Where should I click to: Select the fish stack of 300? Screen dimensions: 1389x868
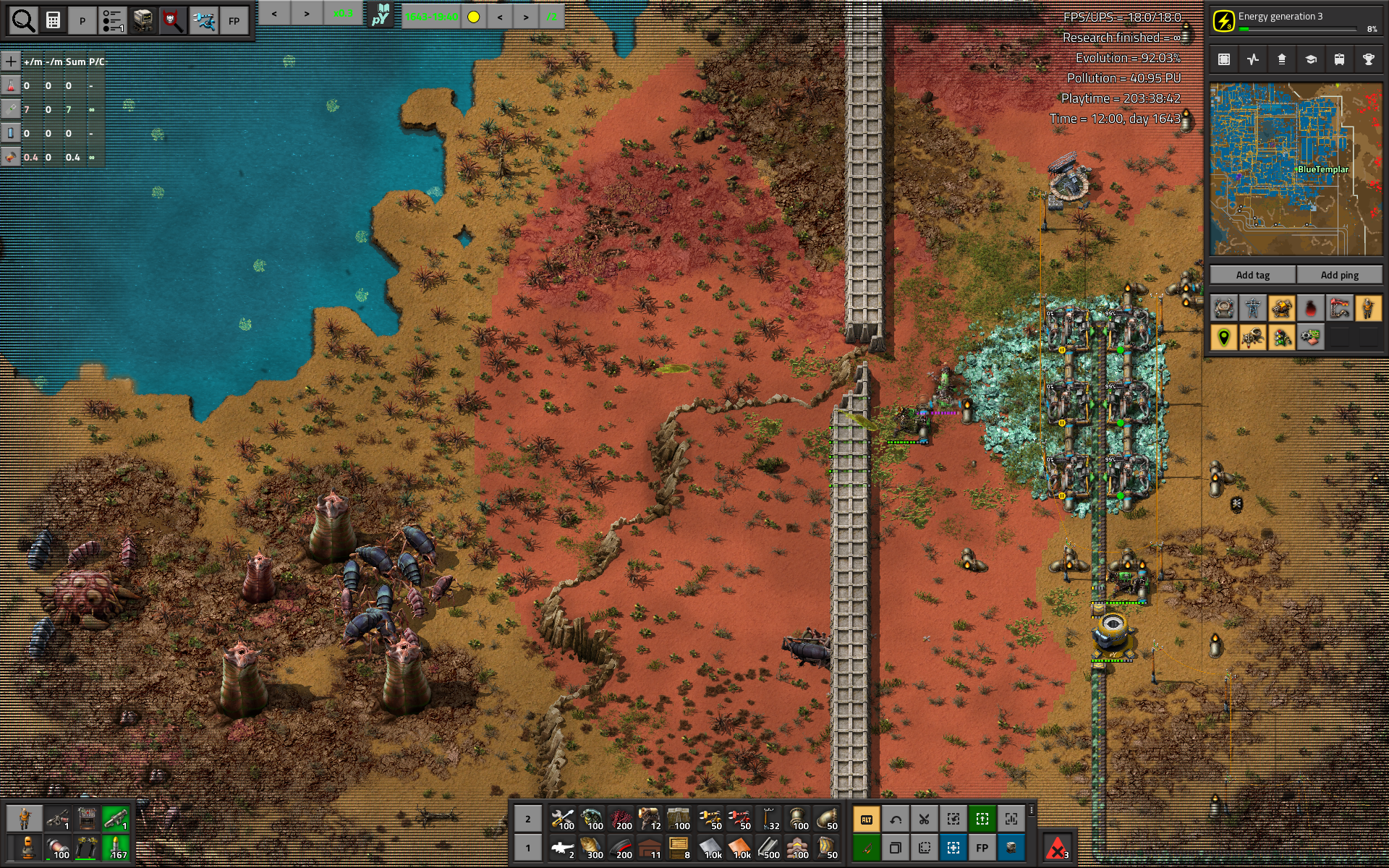592,848
